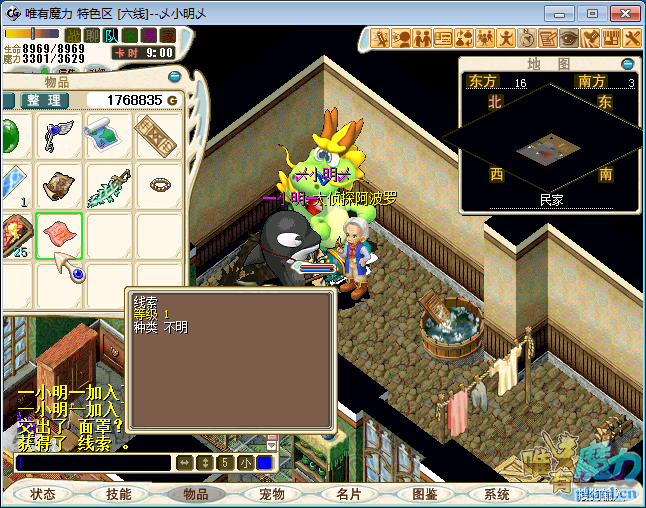Select the red beaded ring item
The height and width of the screenshot is (508, 646).
point(159,185)
